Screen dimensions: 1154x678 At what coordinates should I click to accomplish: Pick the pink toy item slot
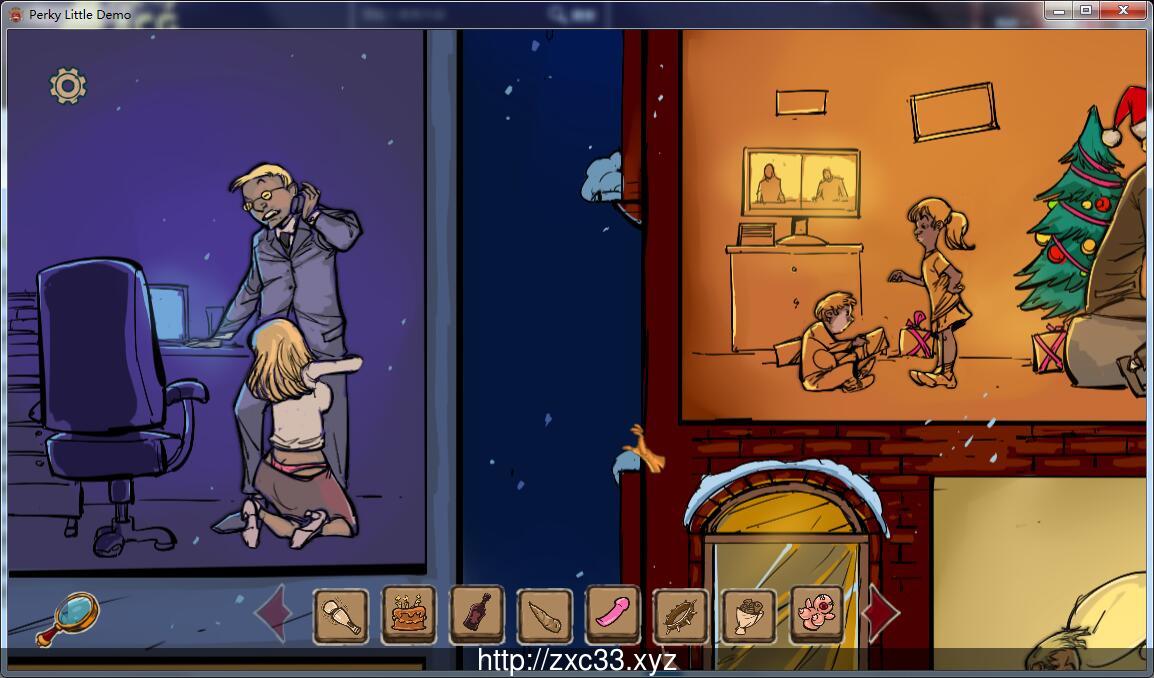[612, 614]
